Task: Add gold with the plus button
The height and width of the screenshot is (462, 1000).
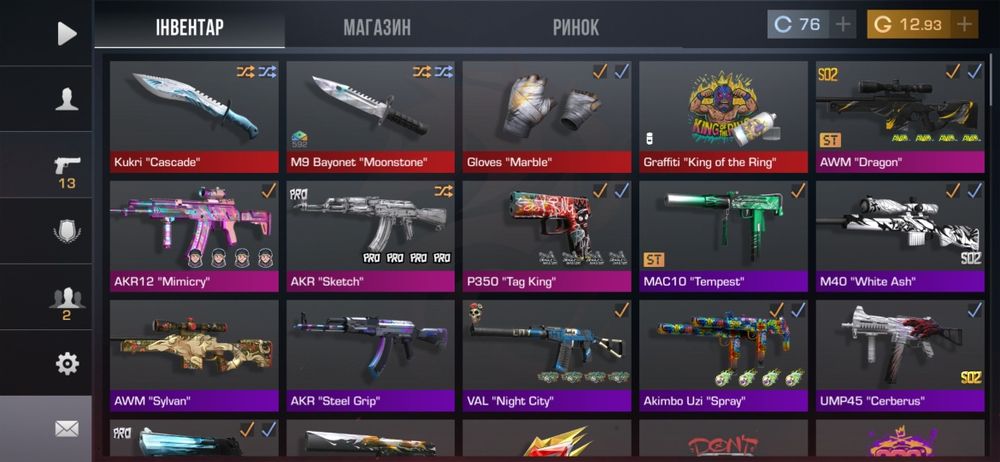Action: click(964, 24)
